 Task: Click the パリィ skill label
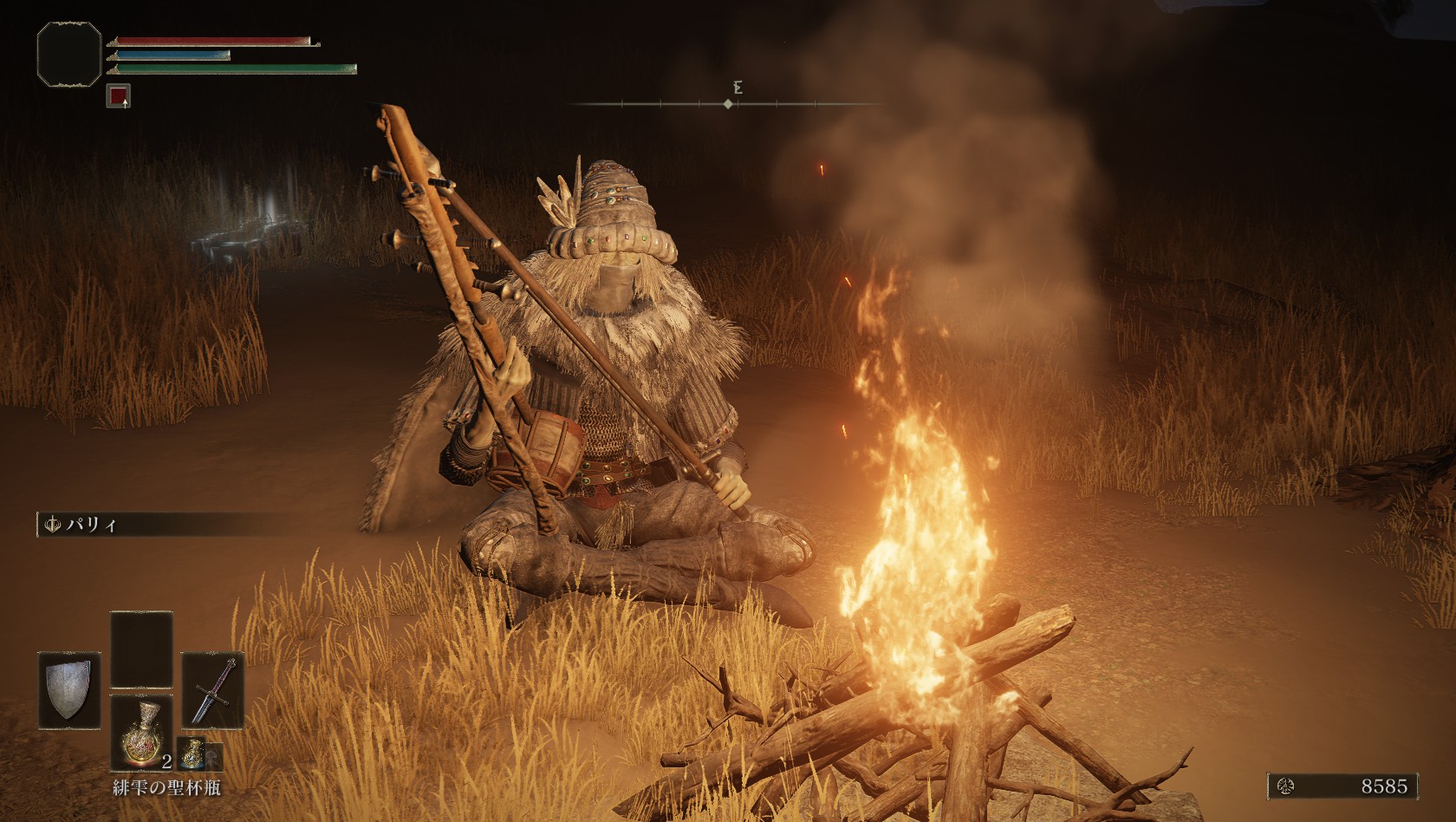(85, 525)
